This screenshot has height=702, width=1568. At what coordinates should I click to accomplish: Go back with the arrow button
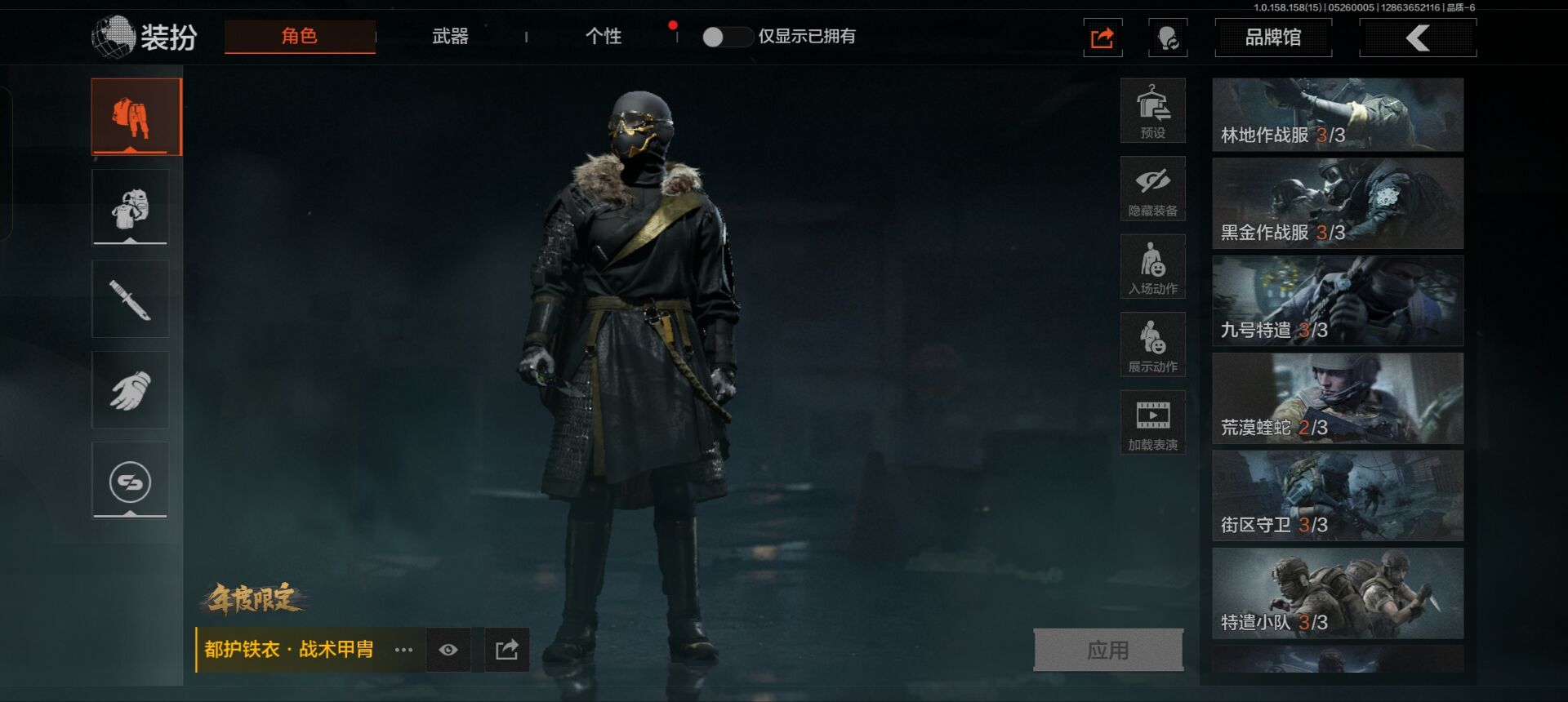pos(1417,38)
